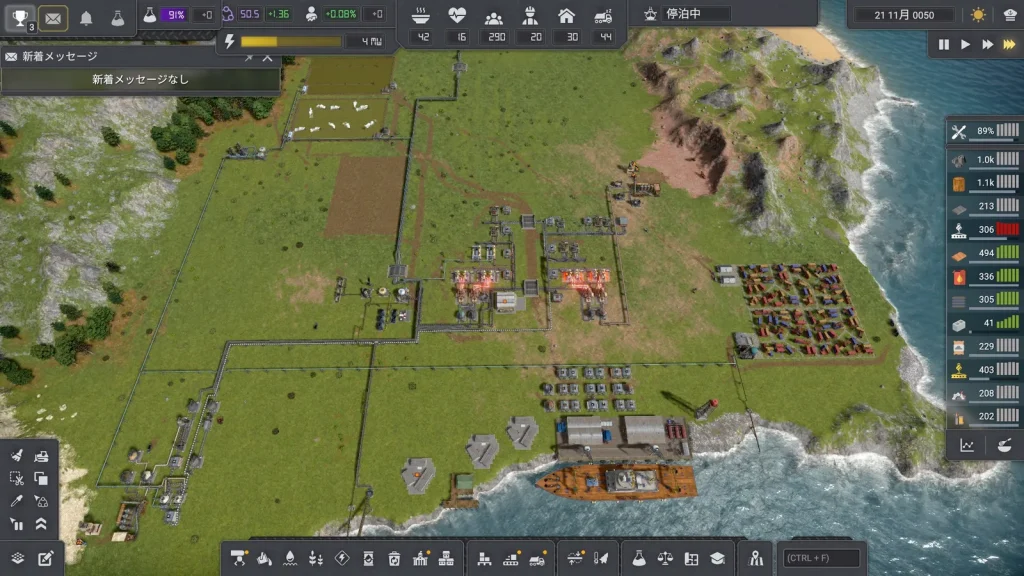Open the trophy goals panel
The height and width of the screenshot is (576, 1024).
tap(21, 17)
